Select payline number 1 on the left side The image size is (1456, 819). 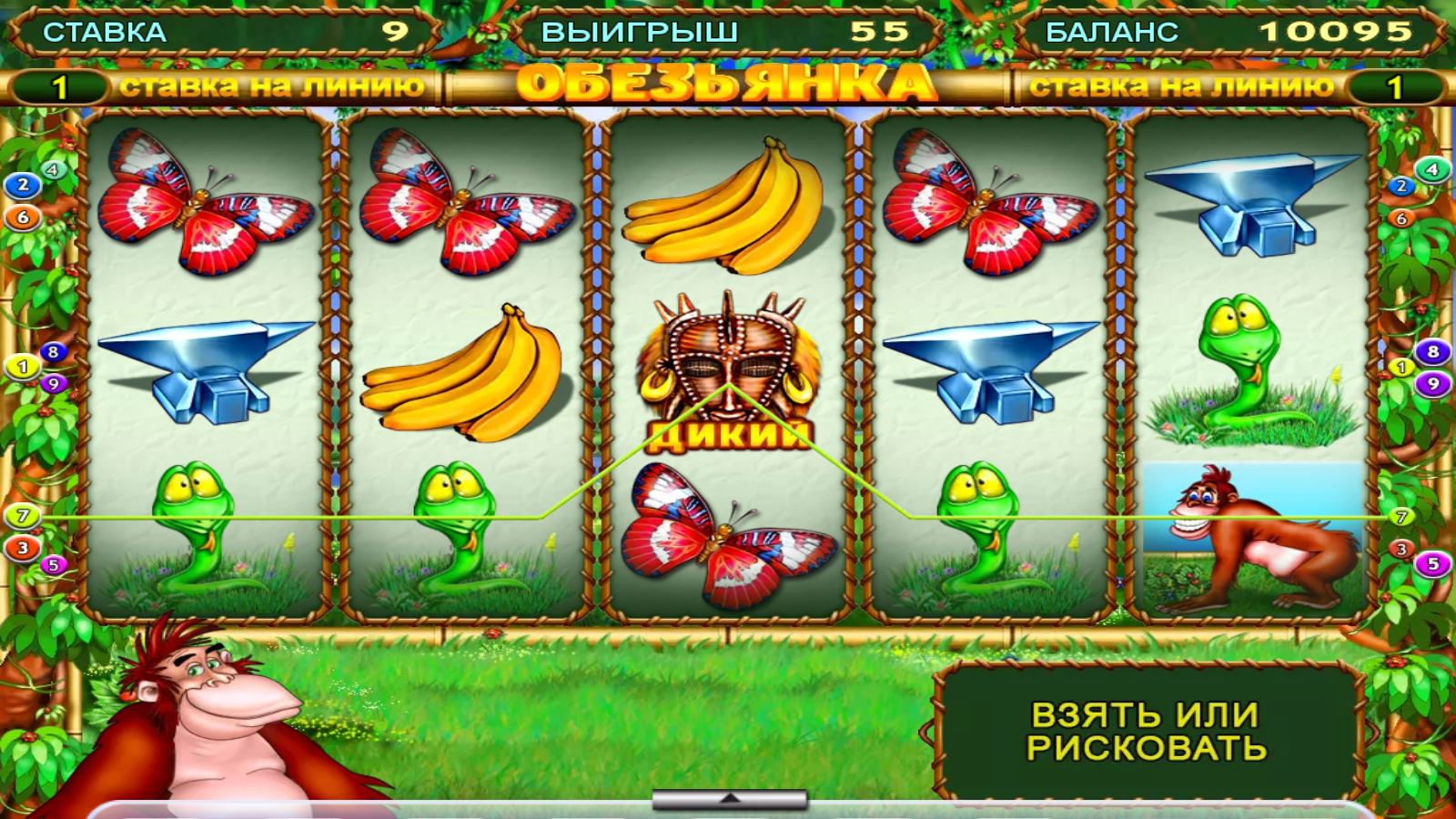[20, 368]
